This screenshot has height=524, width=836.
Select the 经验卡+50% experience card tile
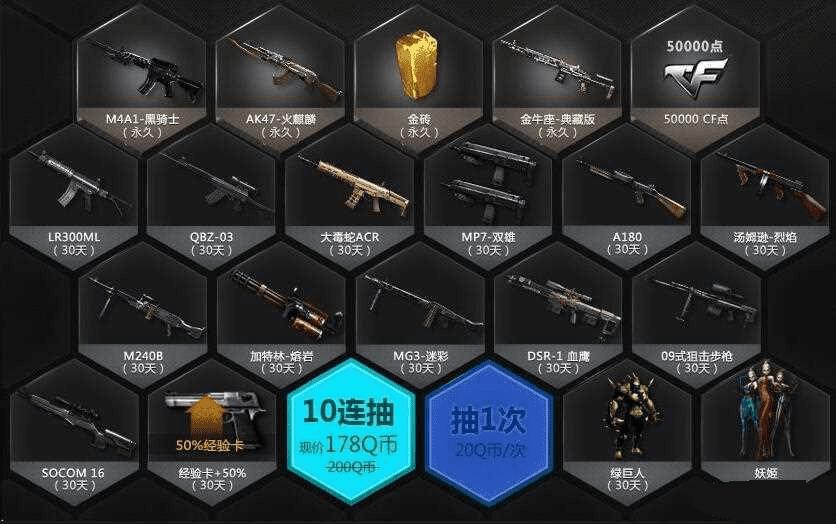[210, 430]
